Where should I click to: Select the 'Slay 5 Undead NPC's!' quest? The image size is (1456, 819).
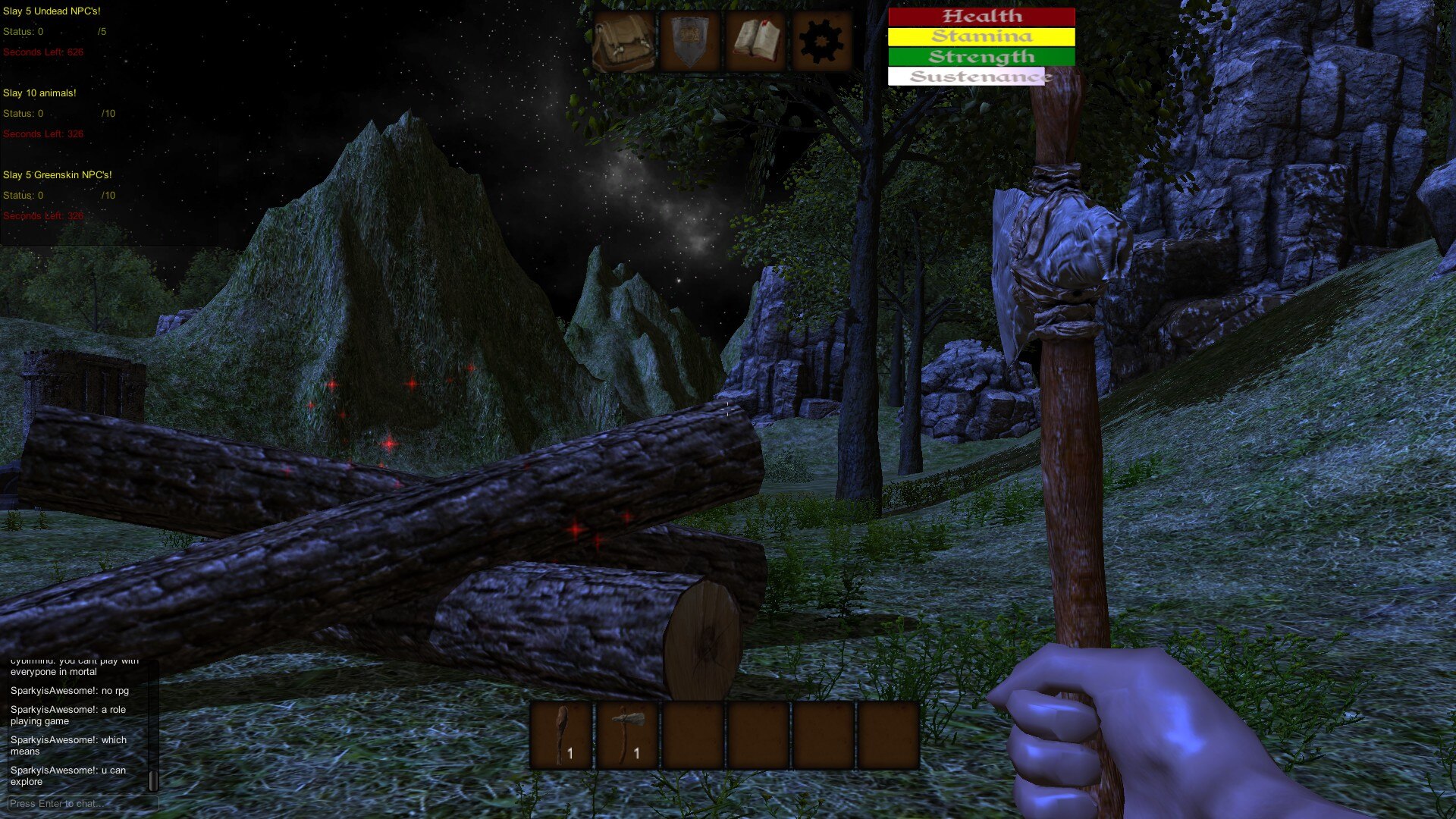tap(52, 11)
